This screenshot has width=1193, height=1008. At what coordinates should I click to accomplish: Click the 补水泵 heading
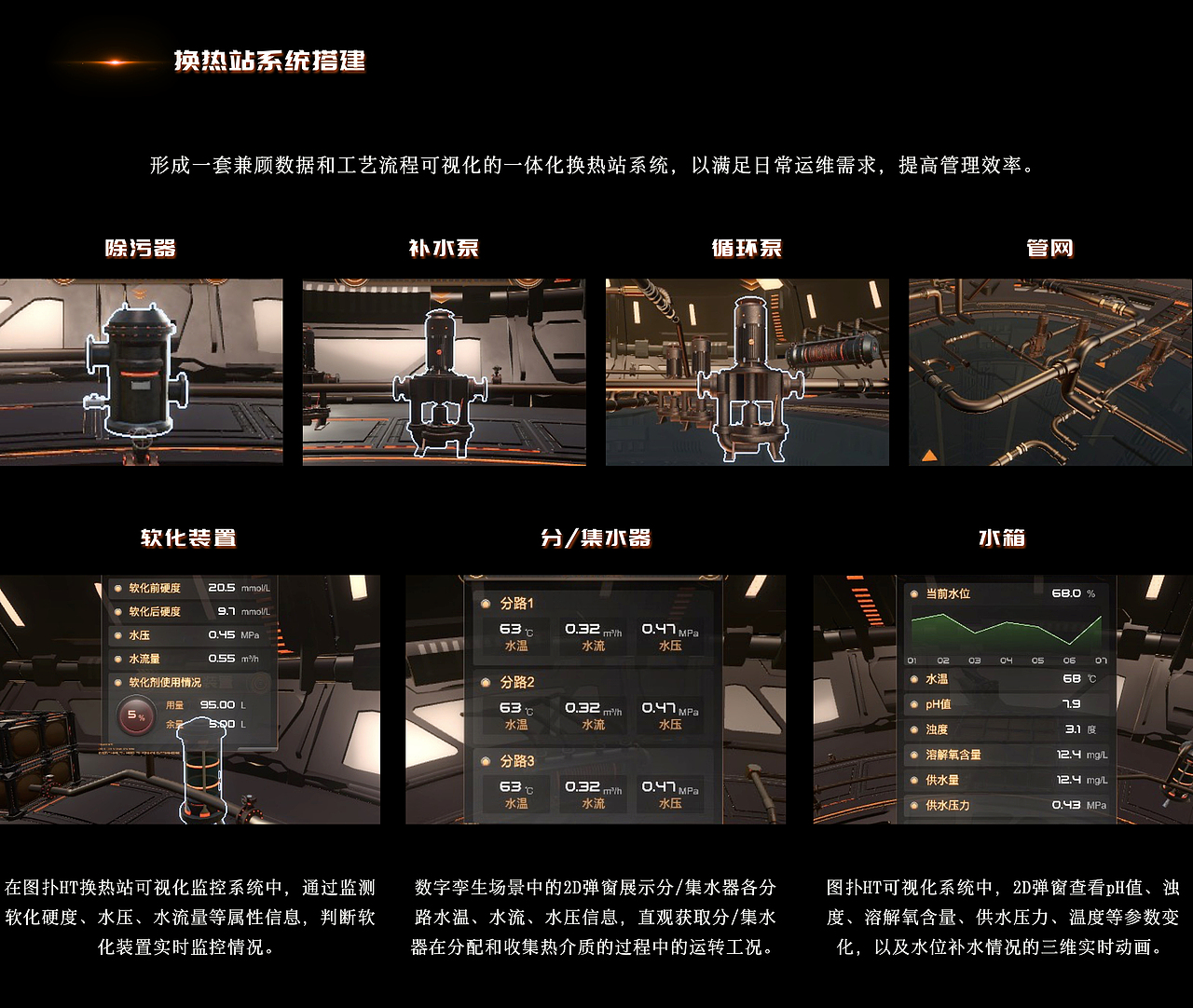point(444,249)
